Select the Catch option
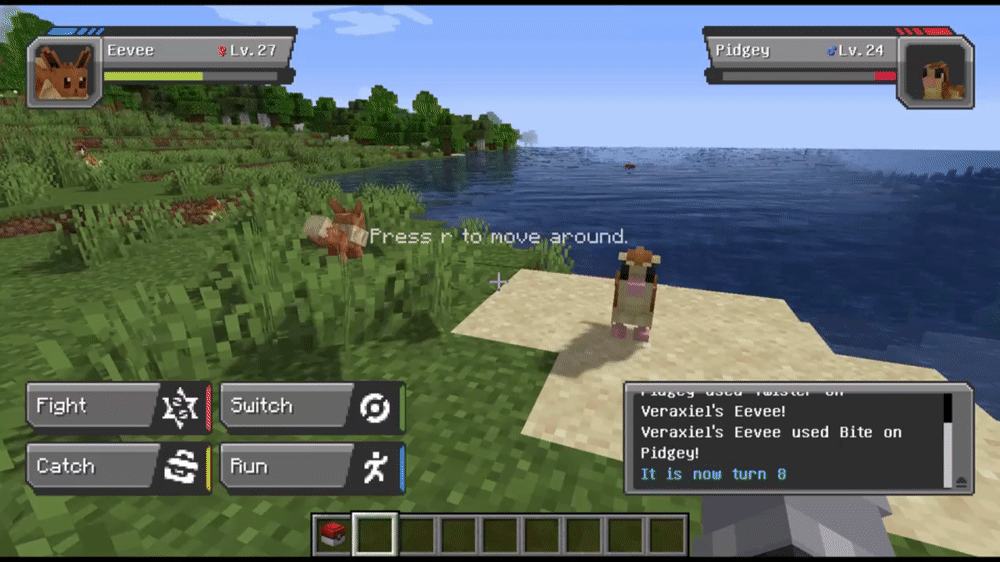This screenshot has width=1000, height=562. (117, 467)
